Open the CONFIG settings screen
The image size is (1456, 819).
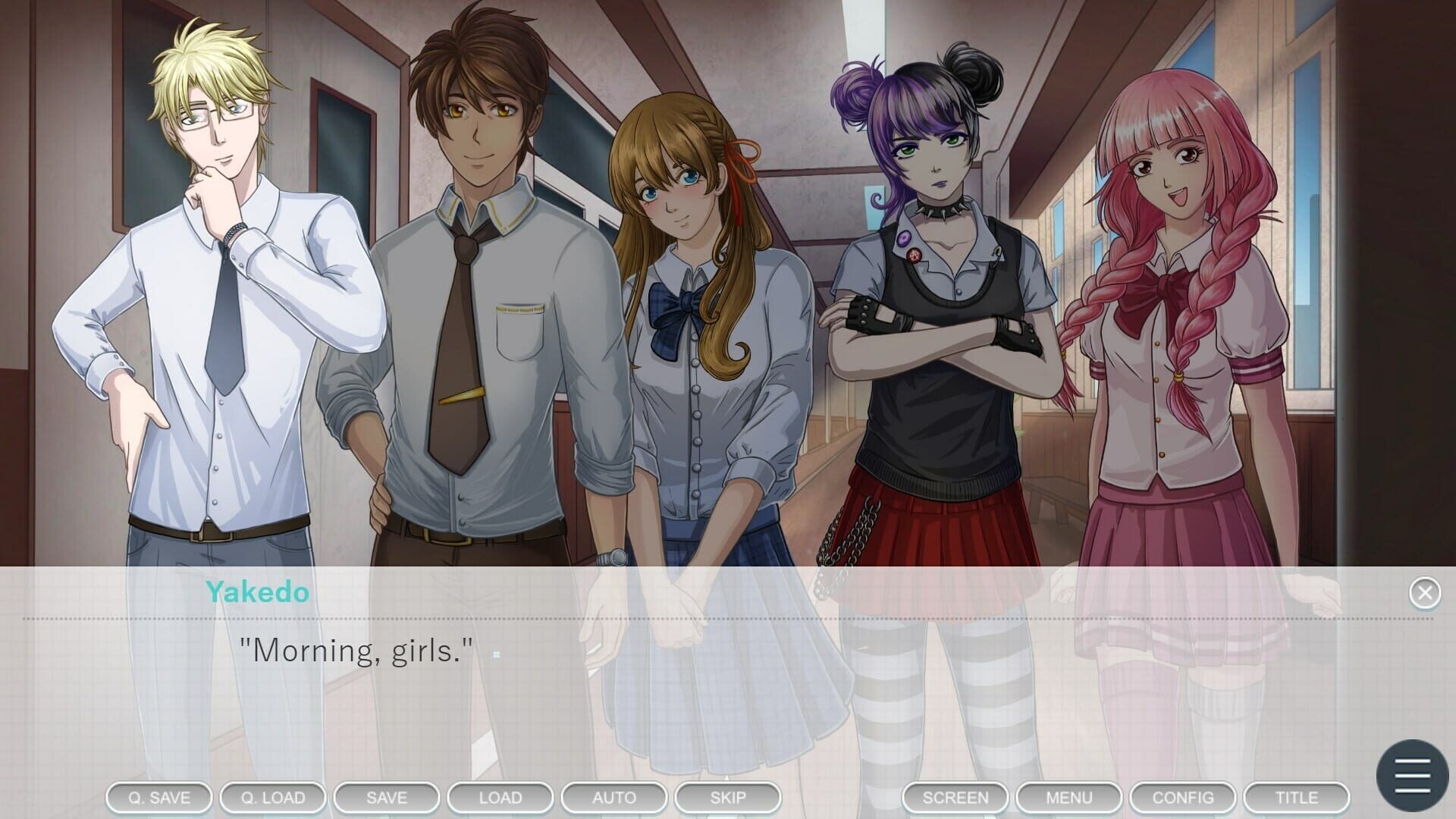pos(1182,797)
